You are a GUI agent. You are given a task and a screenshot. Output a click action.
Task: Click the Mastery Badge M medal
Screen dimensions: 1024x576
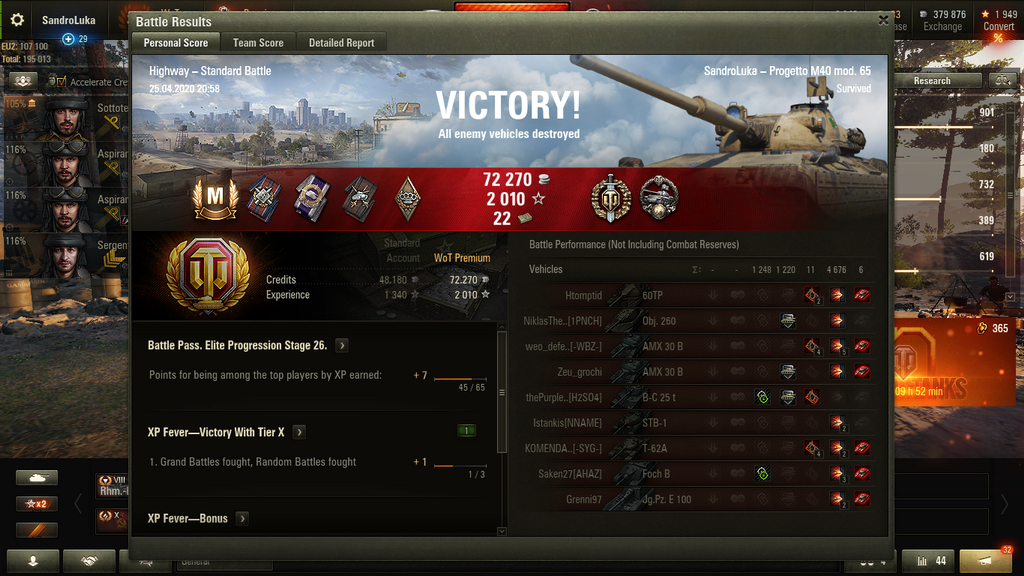pyautogui.click(x=214, y=199)
